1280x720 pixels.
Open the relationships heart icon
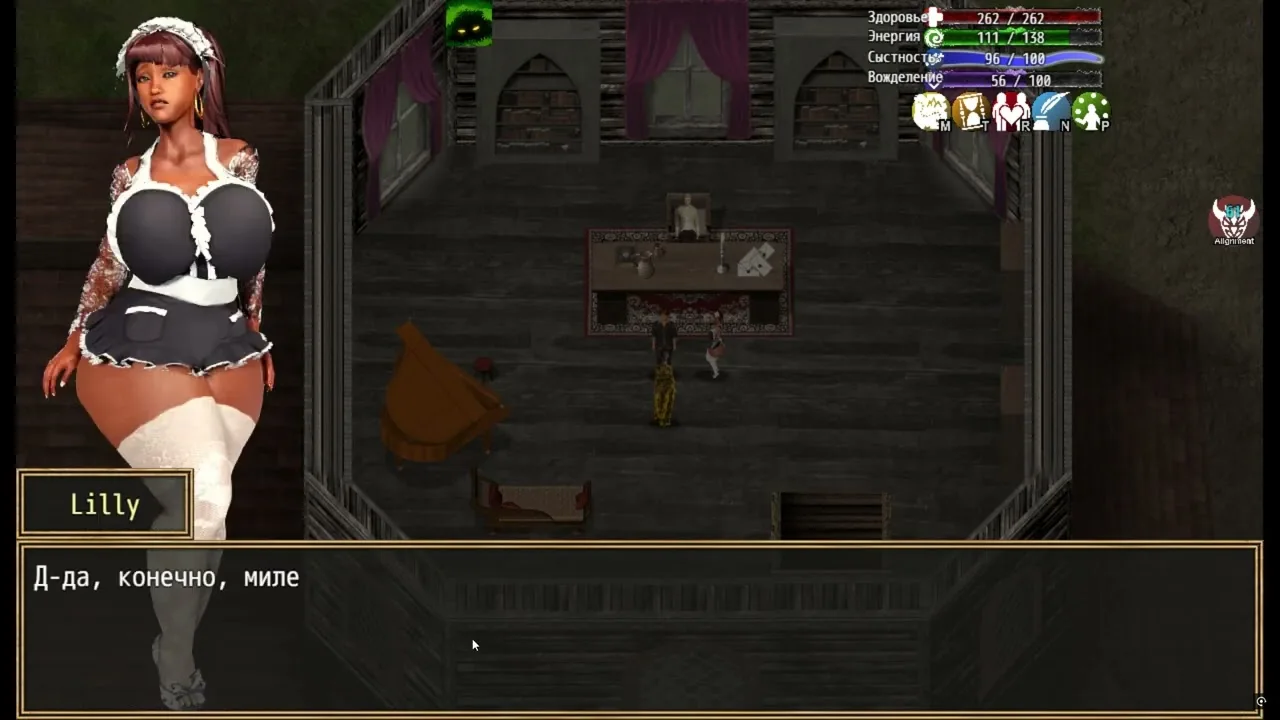click(1011, 111)
